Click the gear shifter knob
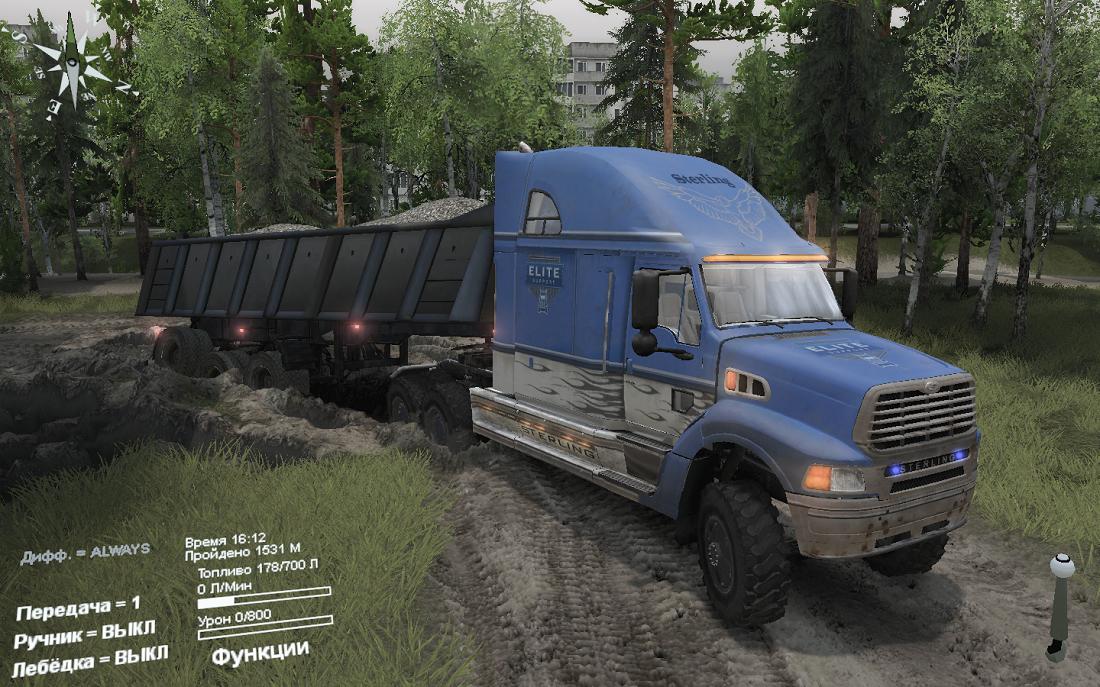 pos(1062,567)
